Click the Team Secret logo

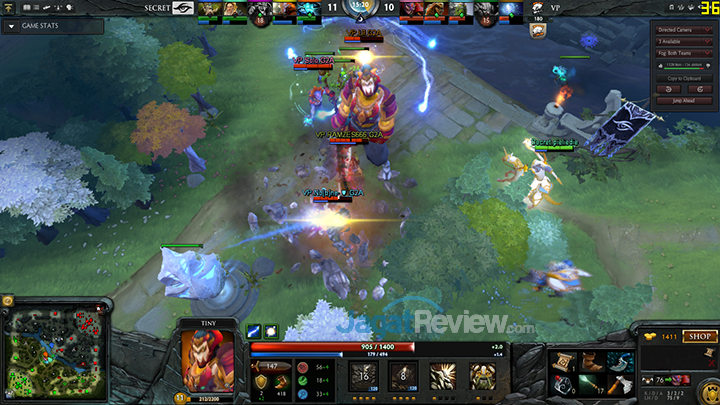pyautogui.click(x=181, y=8)
